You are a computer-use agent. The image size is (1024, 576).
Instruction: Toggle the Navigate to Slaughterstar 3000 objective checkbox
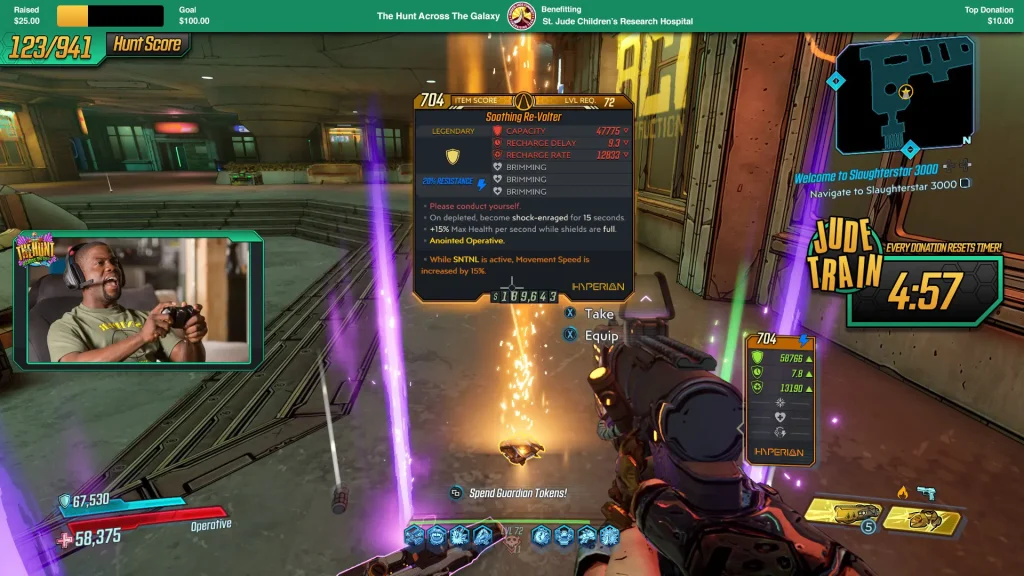(x=965, y=184)
